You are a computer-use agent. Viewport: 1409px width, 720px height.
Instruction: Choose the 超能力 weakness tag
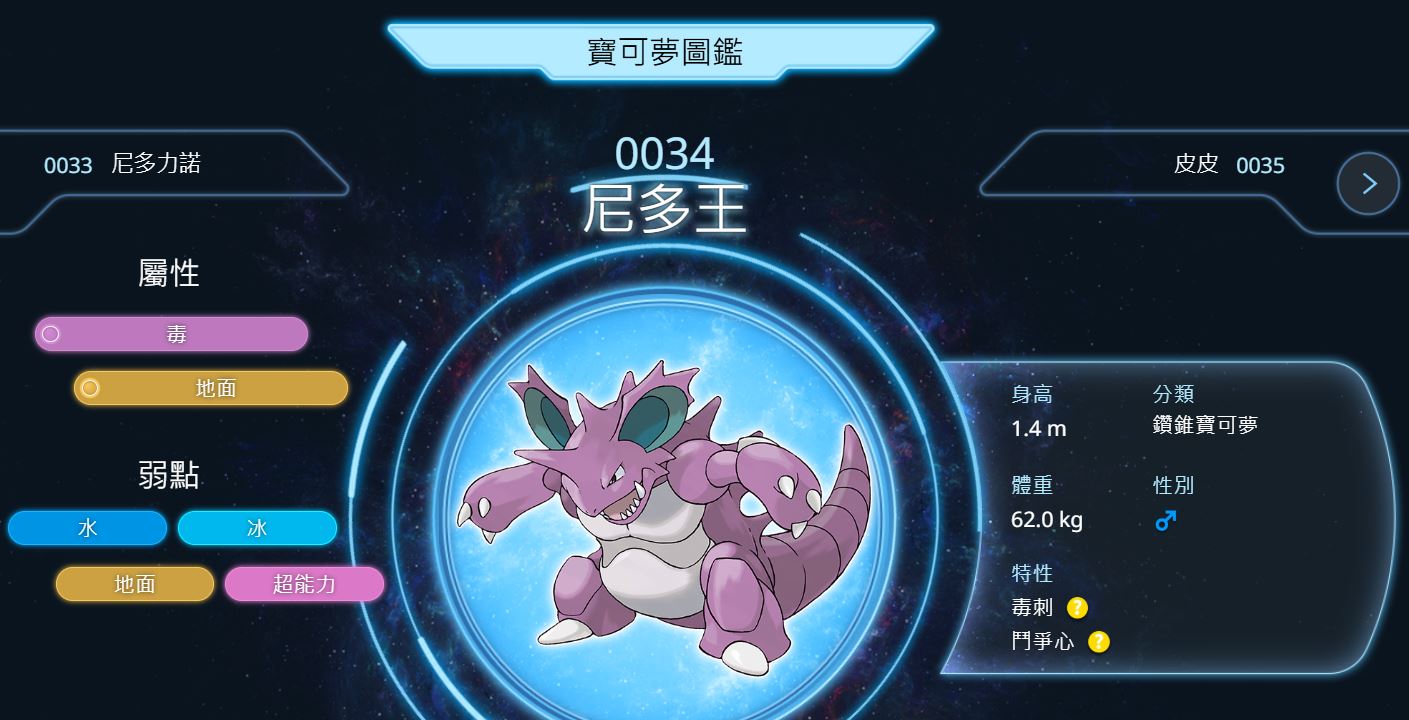(304, 584)
